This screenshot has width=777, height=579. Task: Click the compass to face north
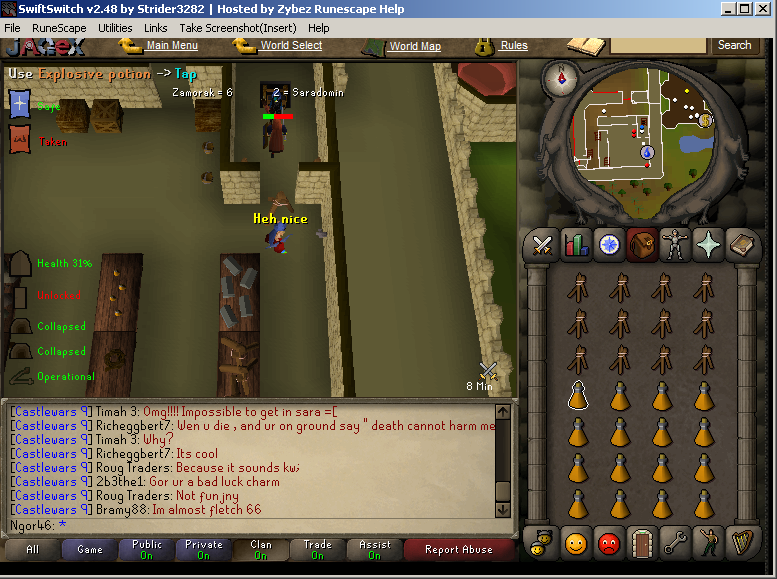(x=560, y=79)
